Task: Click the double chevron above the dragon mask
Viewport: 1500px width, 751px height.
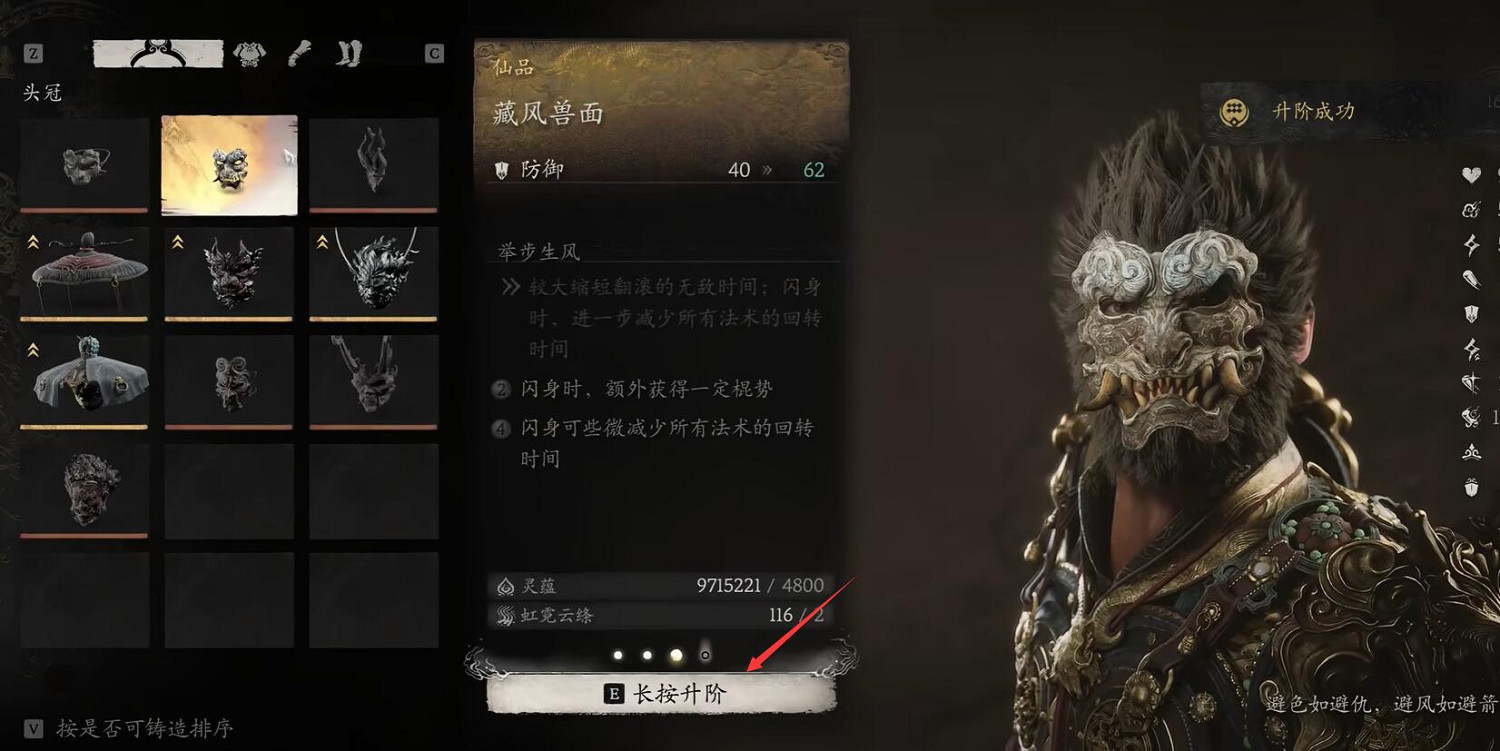Action: pyautogui.click(x=320, y=241)
